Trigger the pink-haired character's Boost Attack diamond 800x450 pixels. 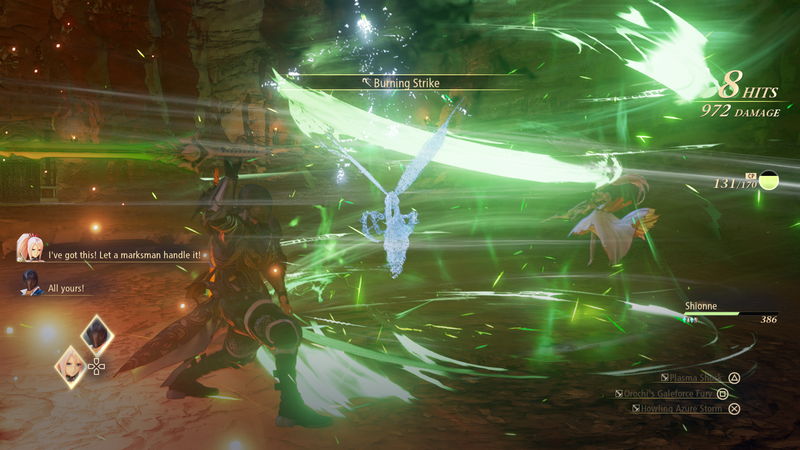[70, 365]
